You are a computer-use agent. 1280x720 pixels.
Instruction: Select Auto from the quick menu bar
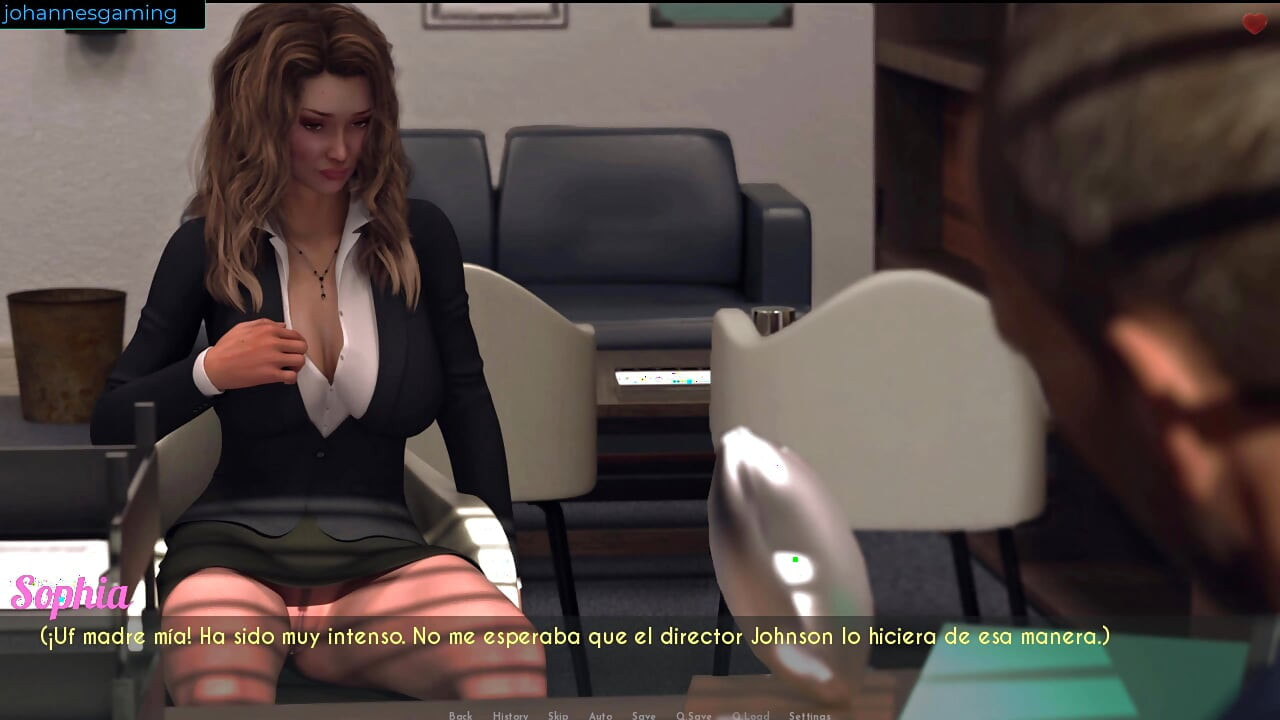pyautogui.click(x=600, y=716)
